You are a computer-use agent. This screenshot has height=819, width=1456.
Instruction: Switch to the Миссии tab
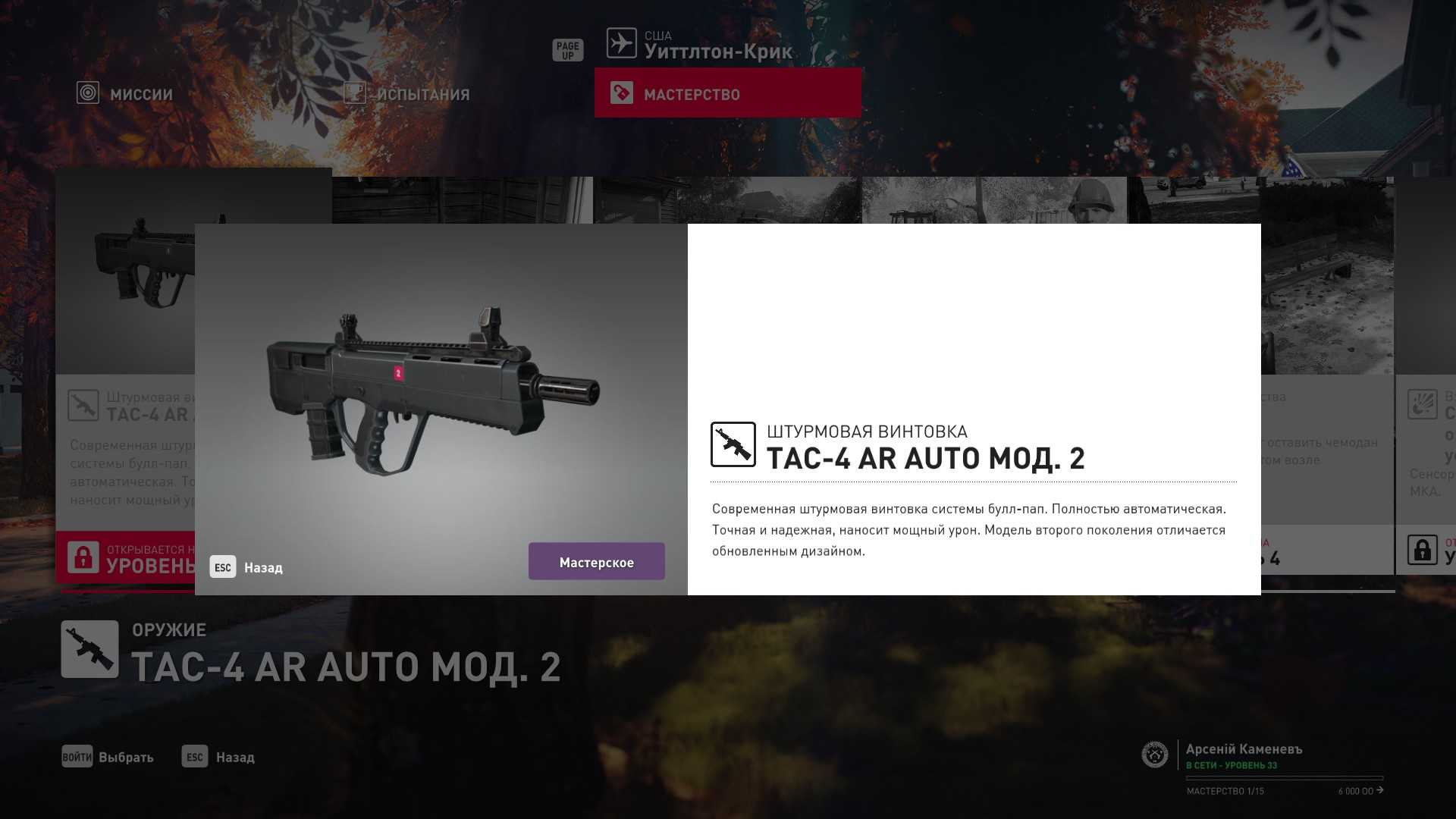[x=126, y=94]
